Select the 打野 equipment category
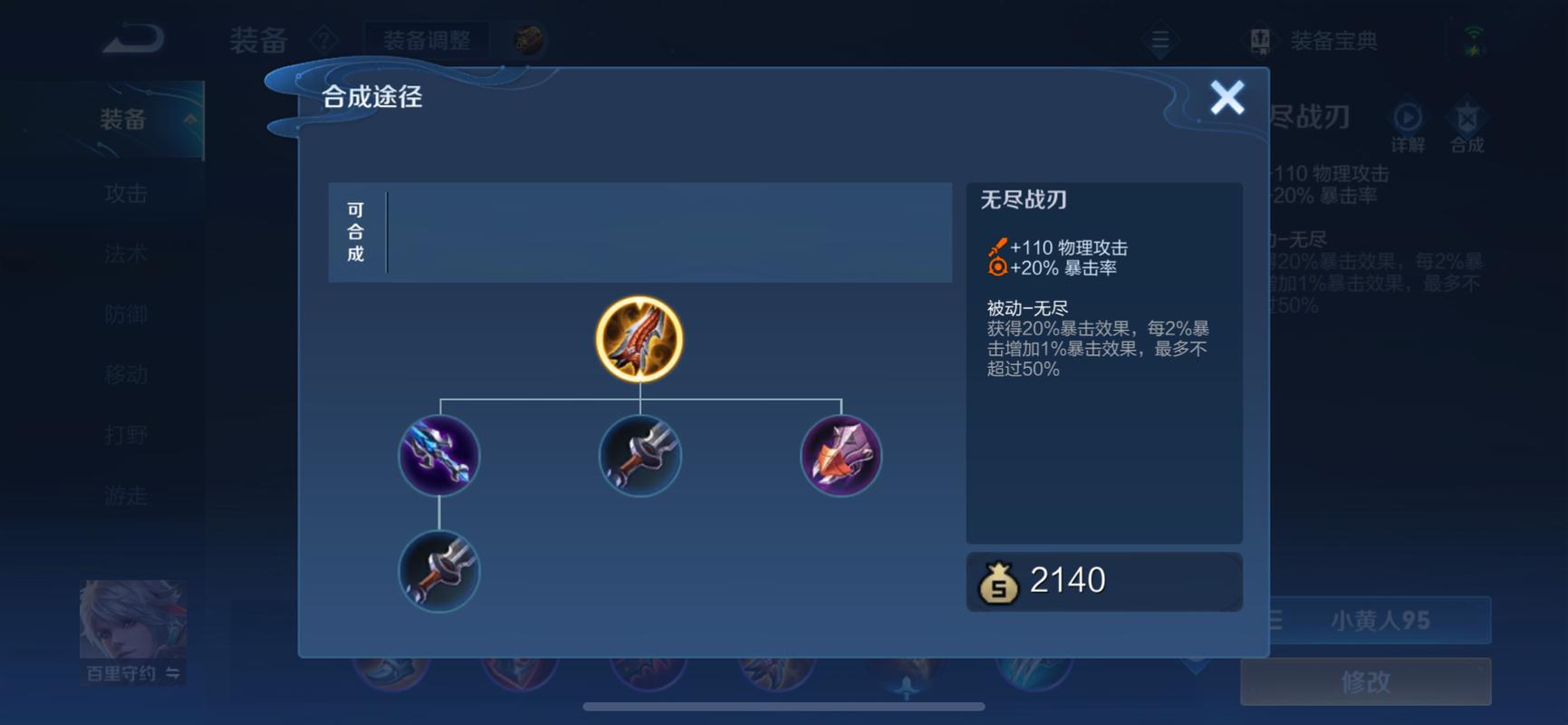The height and width of the screenshot is (725, 1568). tap(124, 435)
